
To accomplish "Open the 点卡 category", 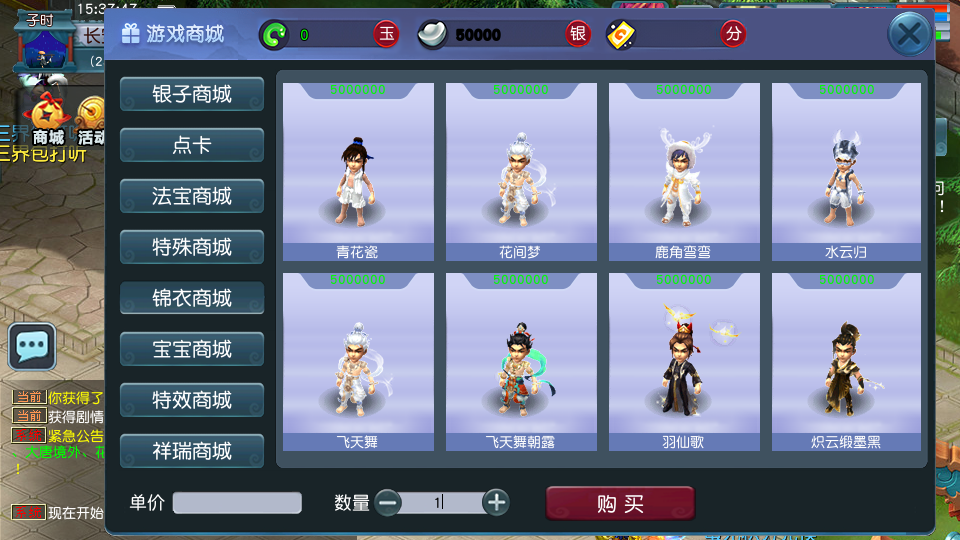I will point(192,145).
